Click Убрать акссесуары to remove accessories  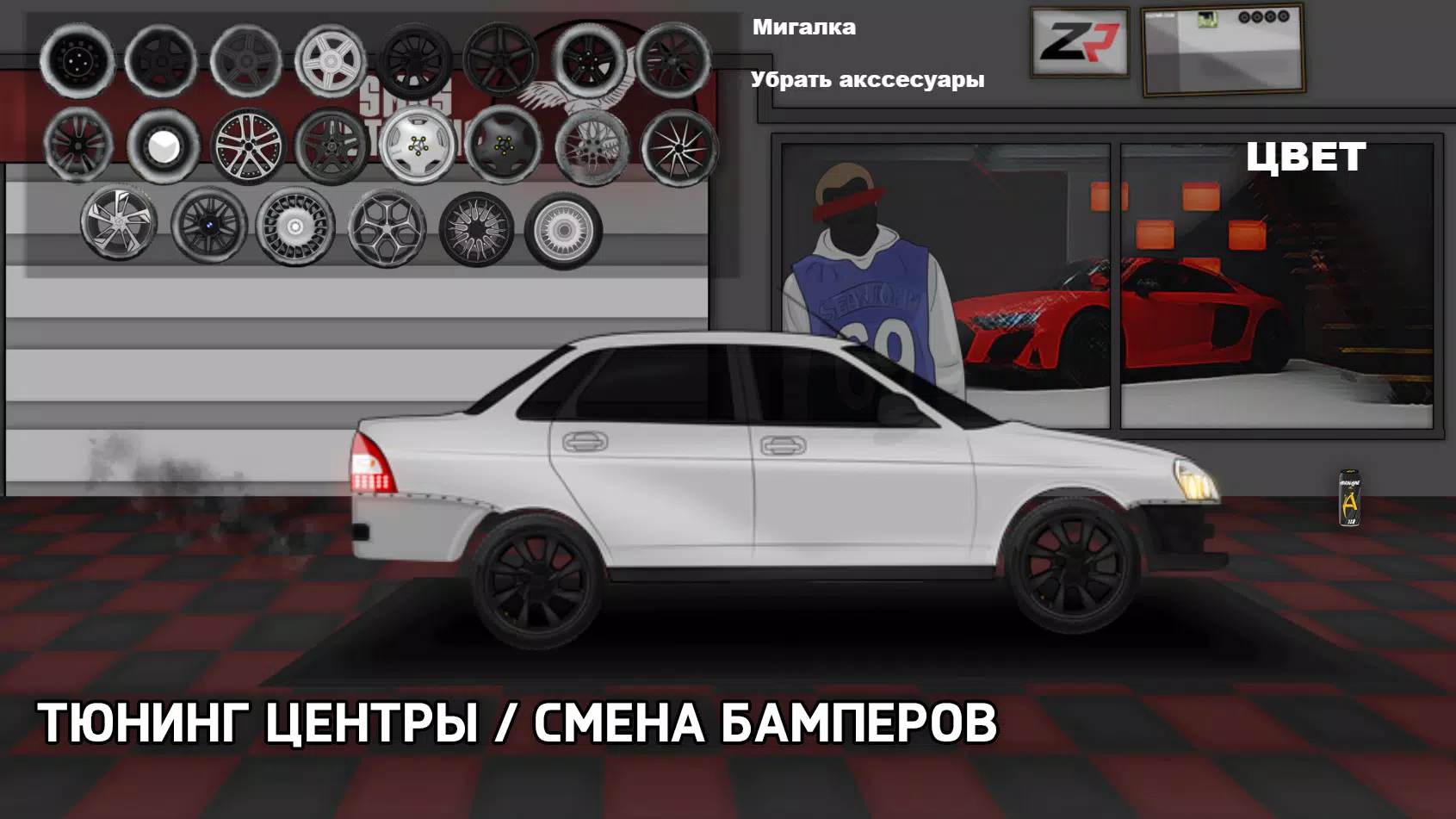pyautogui.click(x=868, y=81)
